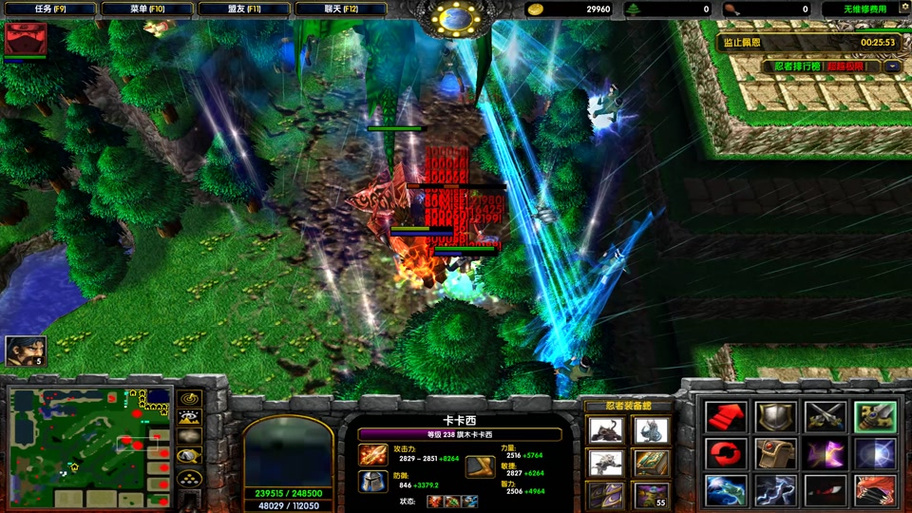
Task: Activate the red circular arrows patrol command
Action: pos(726,454)
